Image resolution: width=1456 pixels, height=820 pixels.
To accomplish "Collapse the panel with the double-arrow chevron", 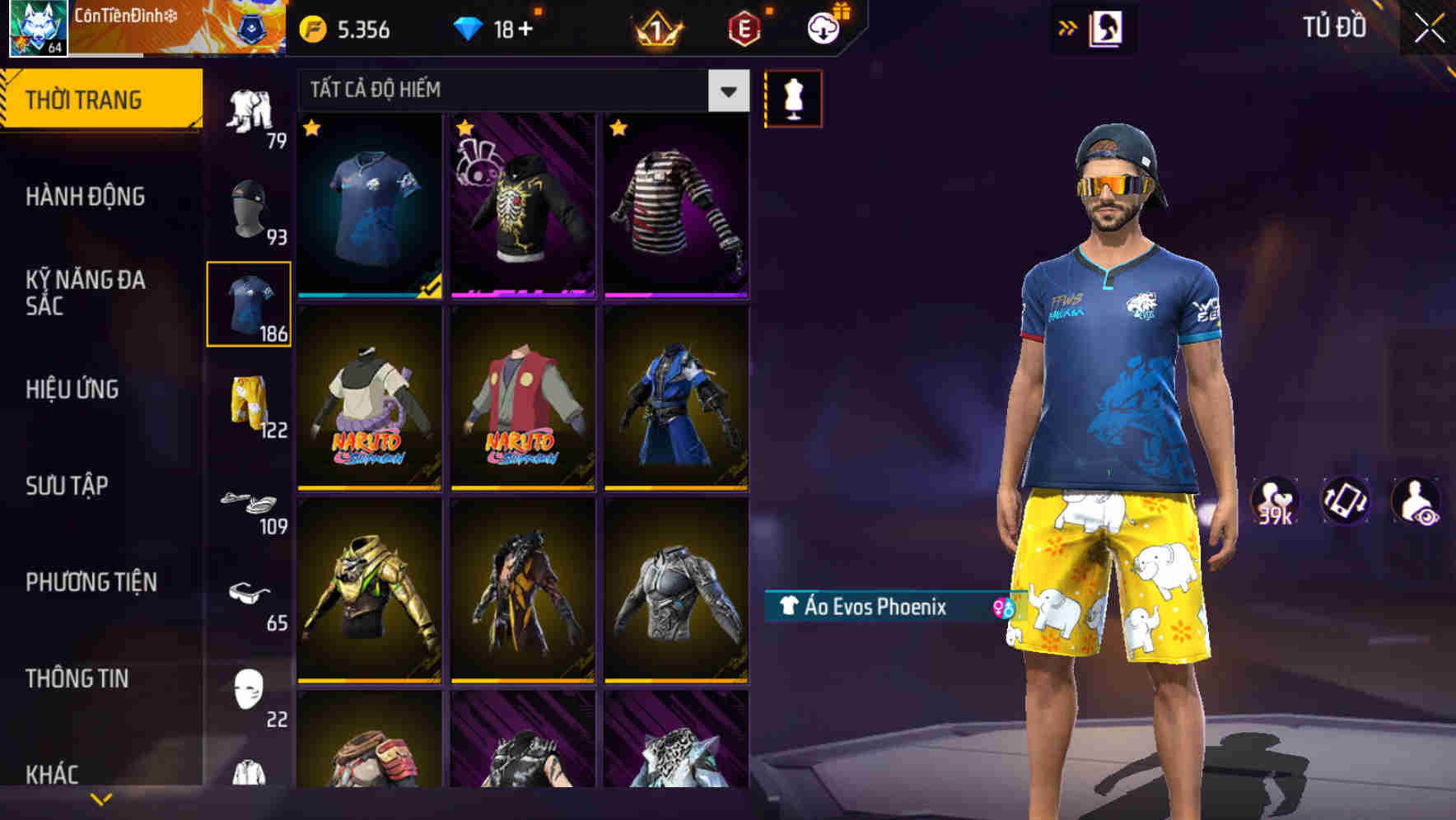I will coord(1069,27).
